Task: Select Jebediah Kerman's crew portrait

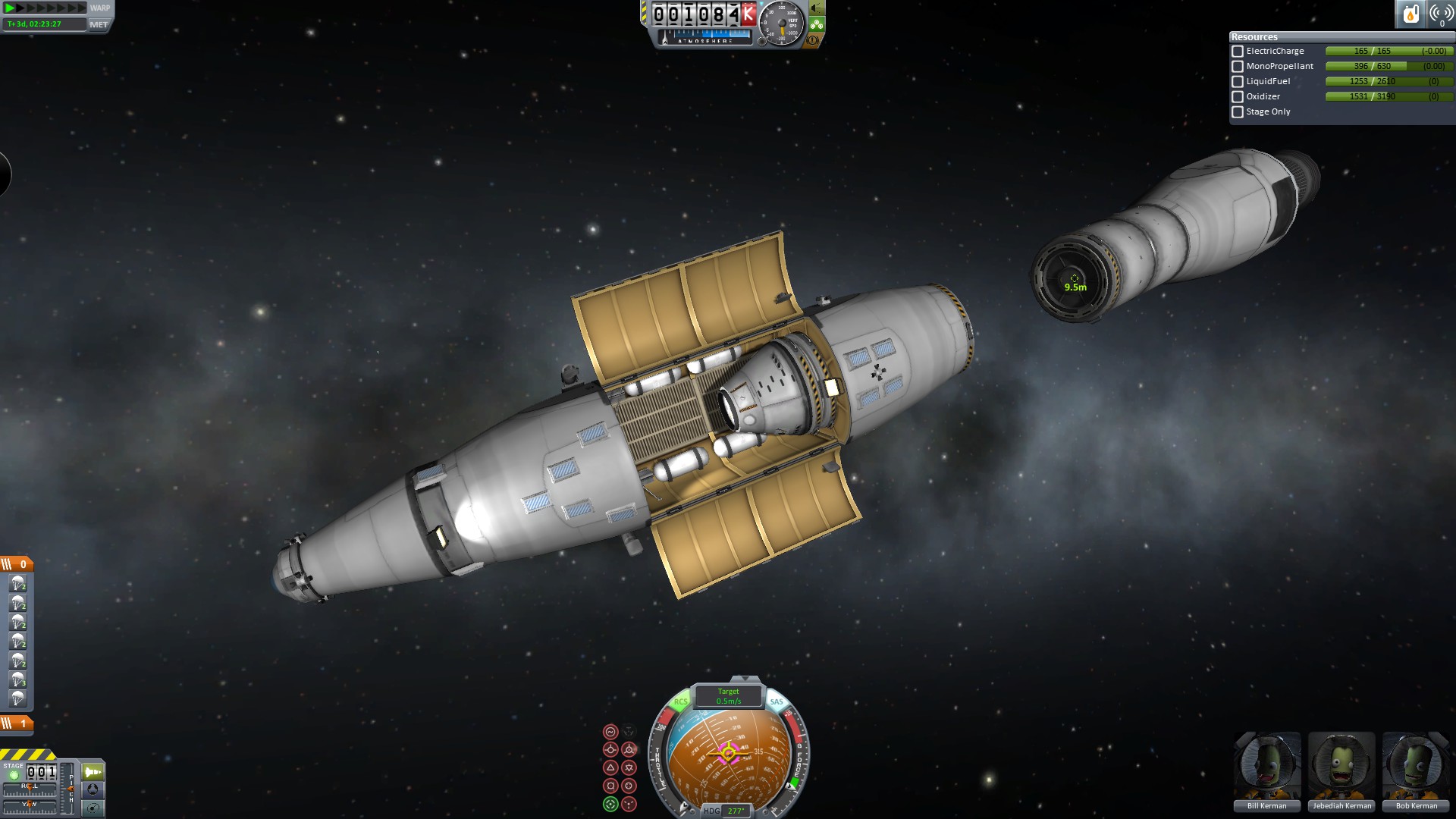Action: pyautogui.click(x=1341, y=766)
